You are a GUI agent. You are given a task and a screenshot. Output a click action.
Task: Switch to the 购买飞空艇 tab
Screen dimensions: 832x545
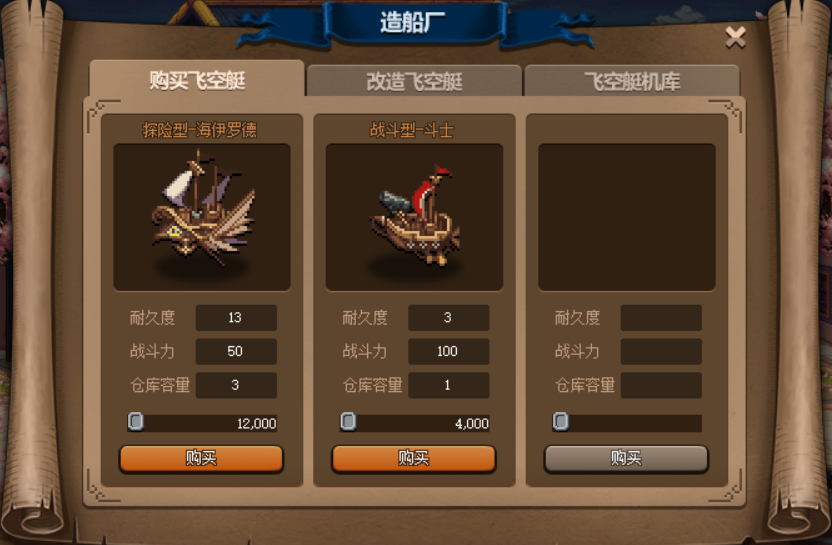[x=197, y=80]
